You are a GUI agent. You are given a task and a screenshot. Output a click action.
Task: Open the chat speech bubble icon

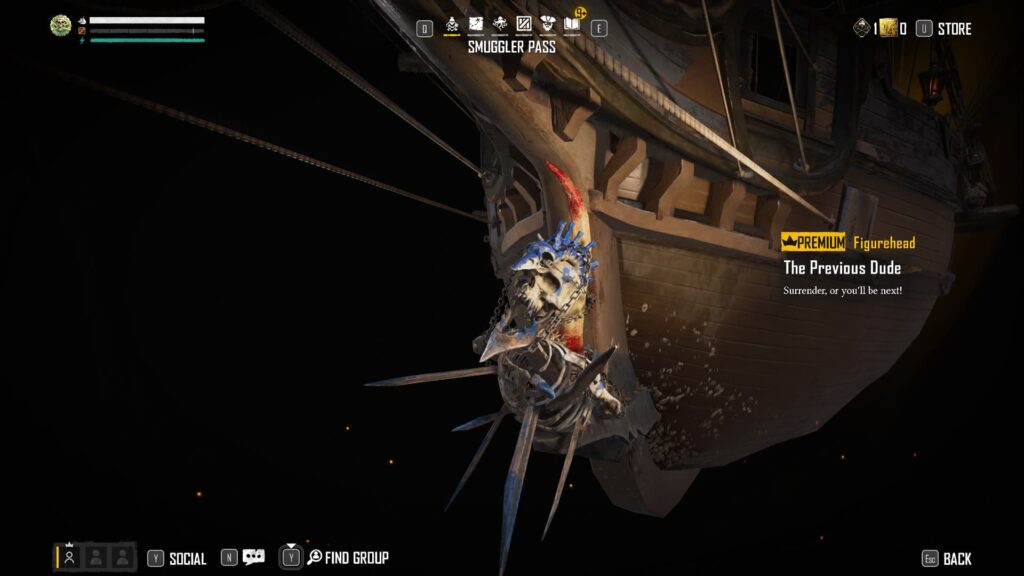(x=253, y=558)
